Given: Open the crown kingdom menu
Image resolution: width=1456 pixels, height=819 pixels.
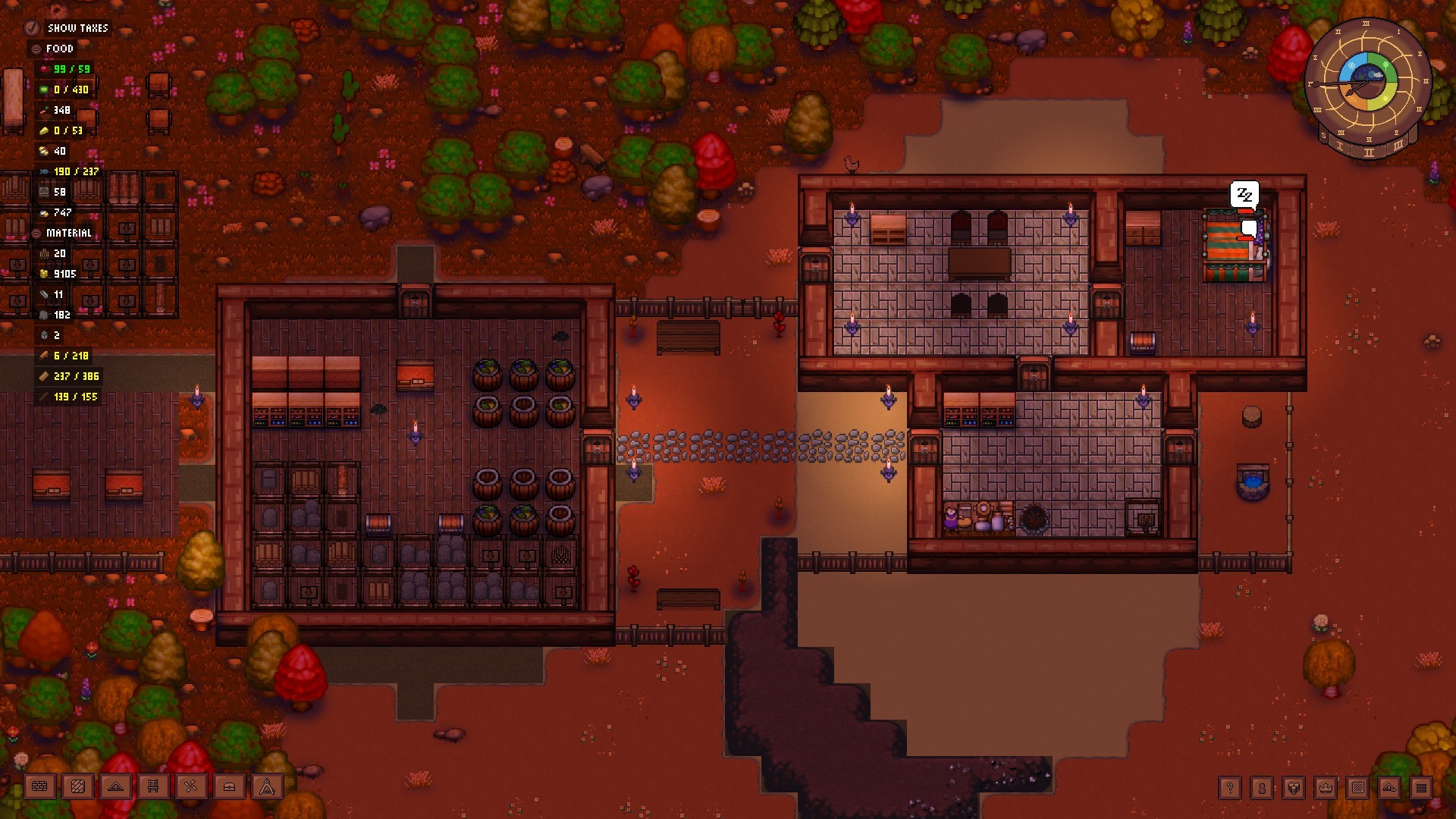Looking at the screenshot, I should point(1326,788).
